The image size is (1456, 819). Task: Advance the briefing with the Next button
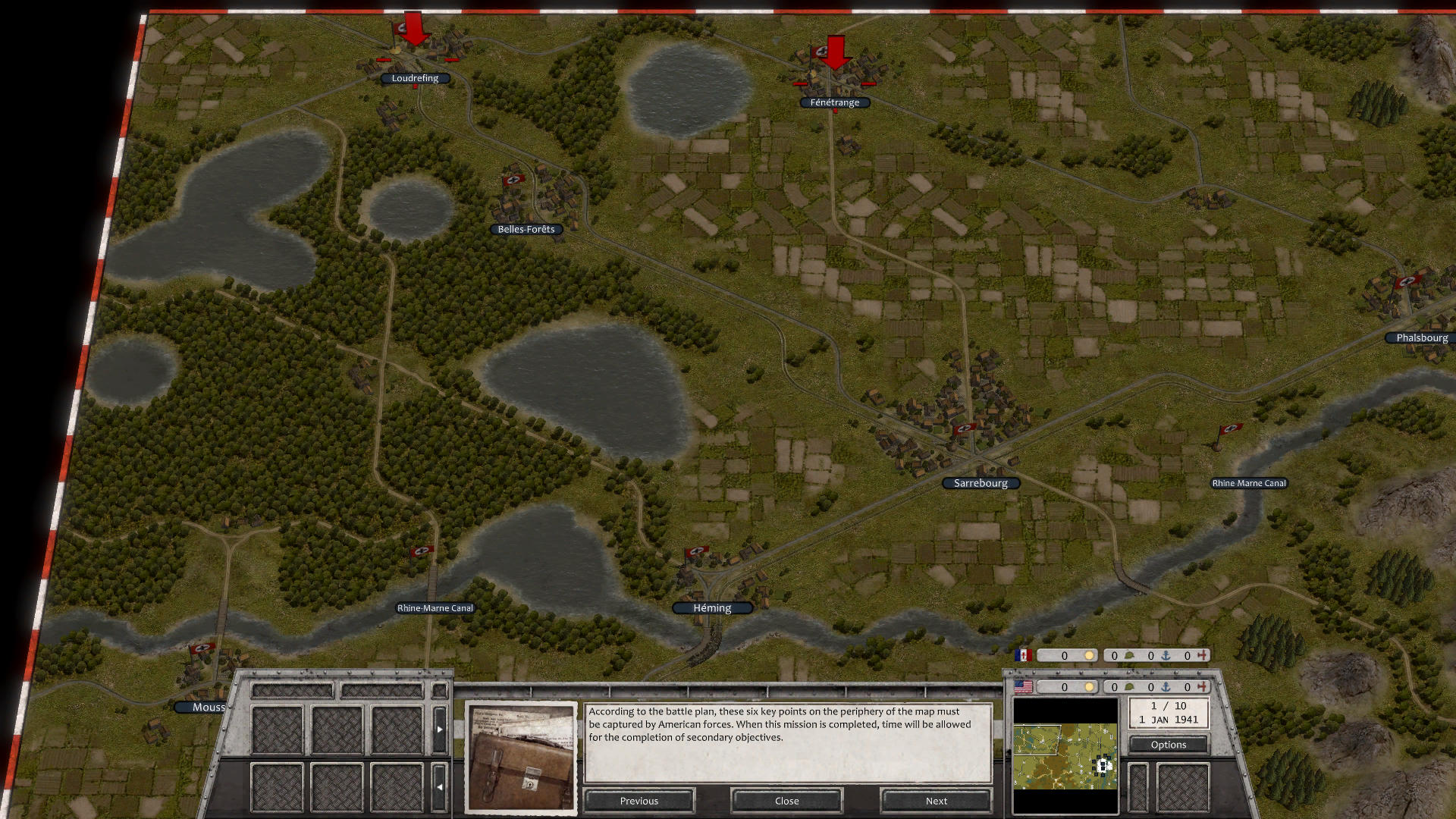click(x=936, y=801)
